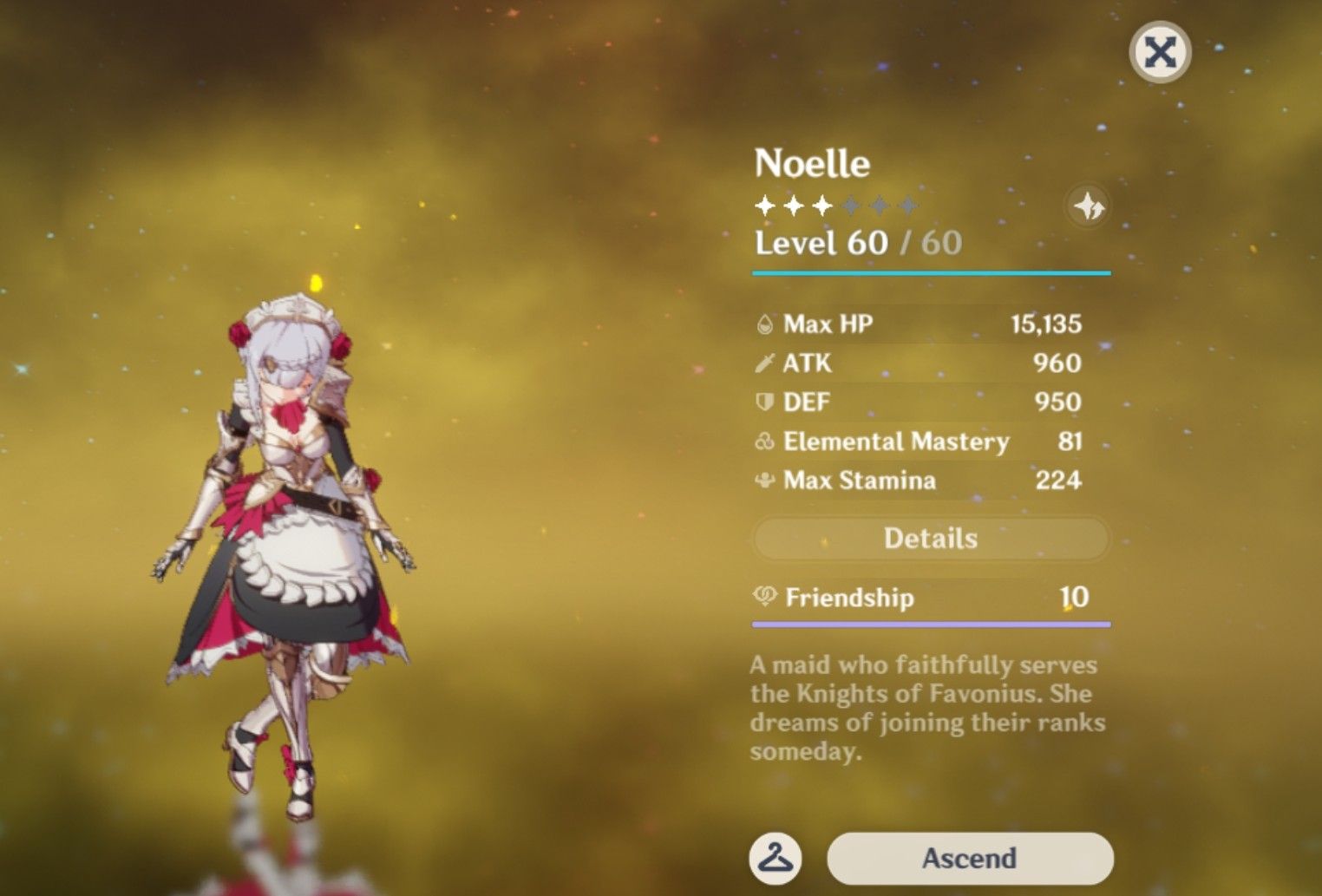
Task: Click the maid description text
Action: (x=924, y=707)
